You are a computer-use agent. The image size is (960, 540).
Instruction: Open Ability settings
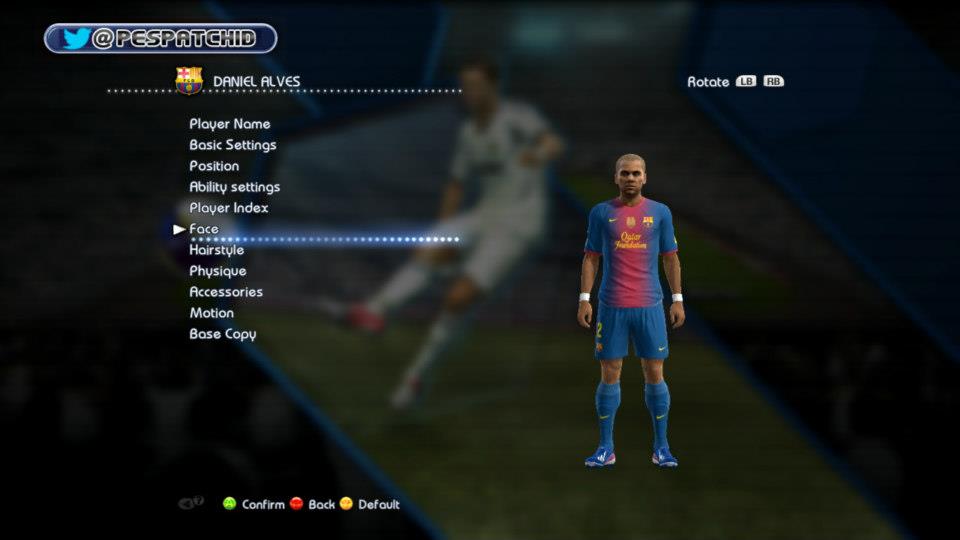(x=235, y=187)
